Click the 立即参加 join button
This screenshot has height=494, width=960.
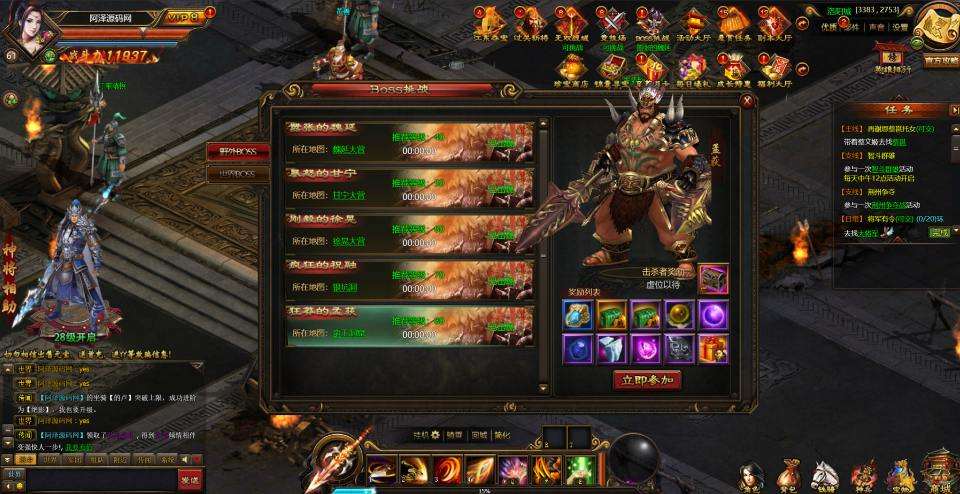pos(646,380)
